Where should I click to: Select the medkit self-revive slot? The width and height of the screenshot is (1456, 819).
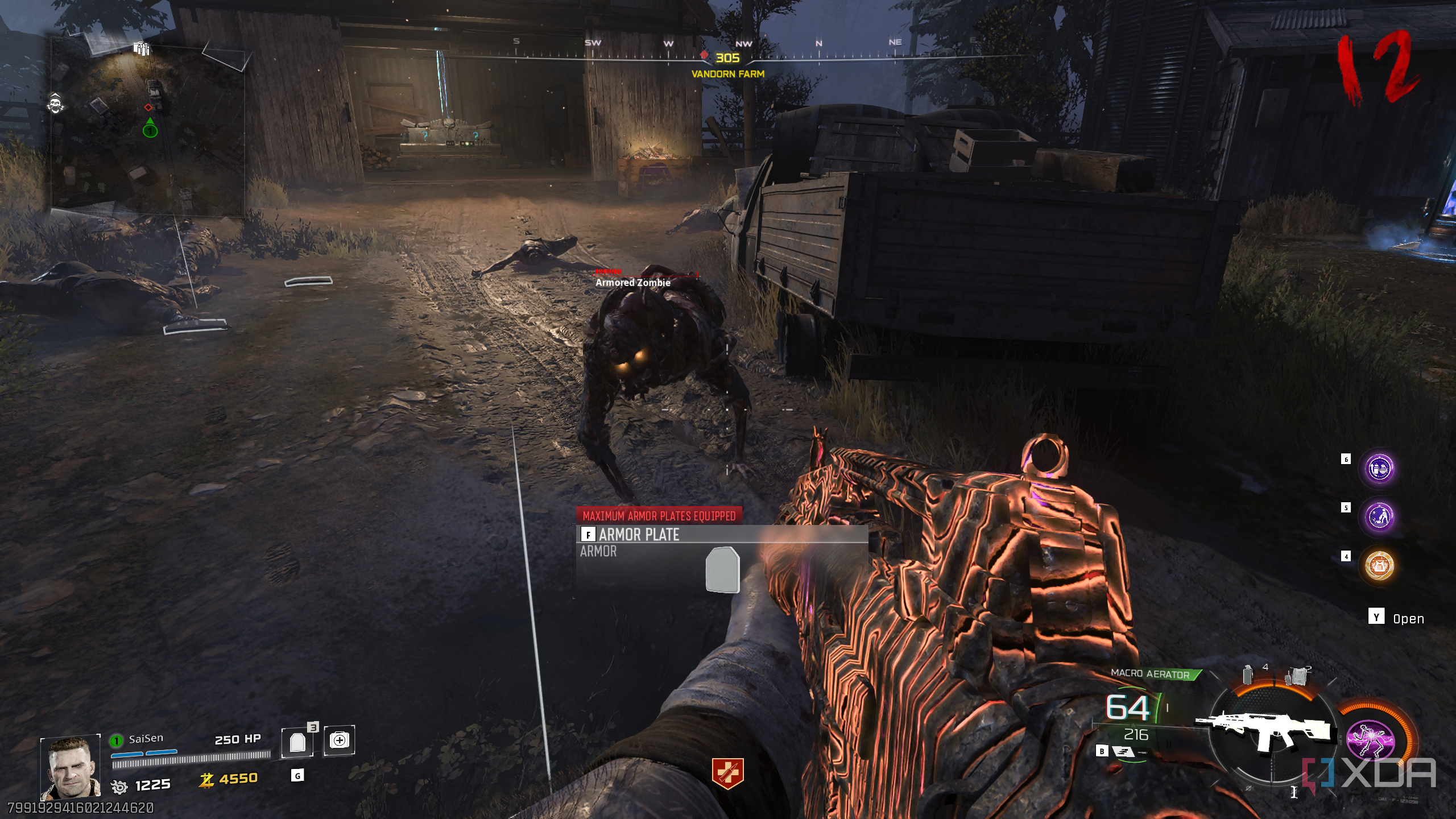pyautogui.click(x=340, y=741)
